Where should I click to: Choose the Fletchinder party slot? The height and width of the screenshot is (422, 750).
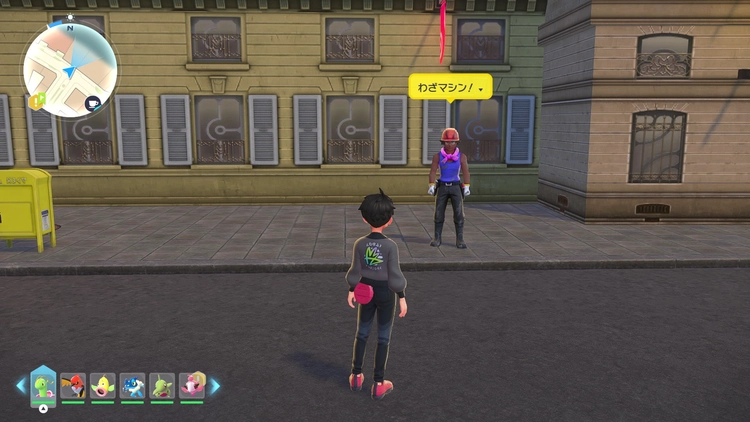tap(73, 385)
